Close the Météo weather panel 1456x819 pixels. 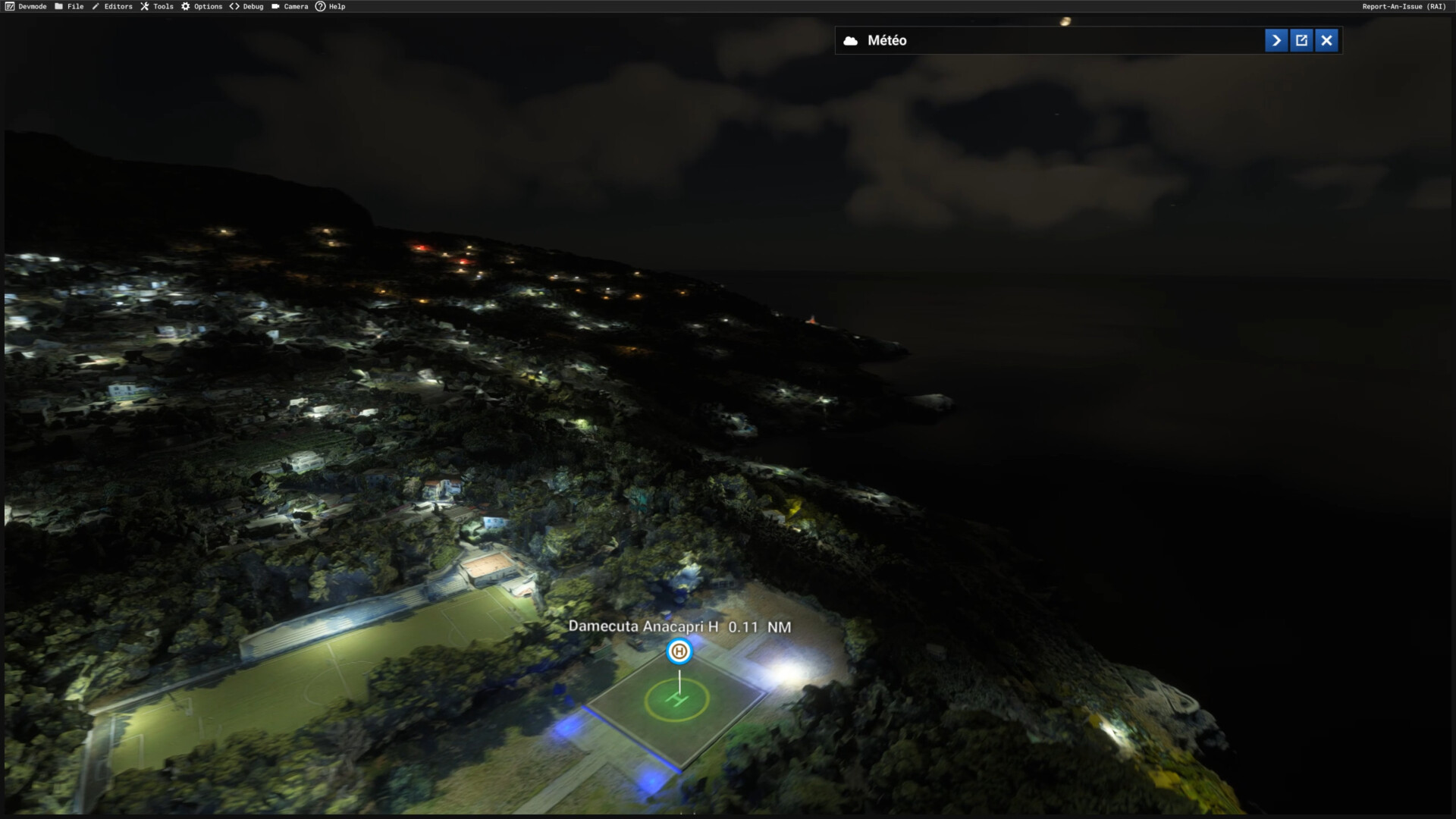click(1326, 40)
